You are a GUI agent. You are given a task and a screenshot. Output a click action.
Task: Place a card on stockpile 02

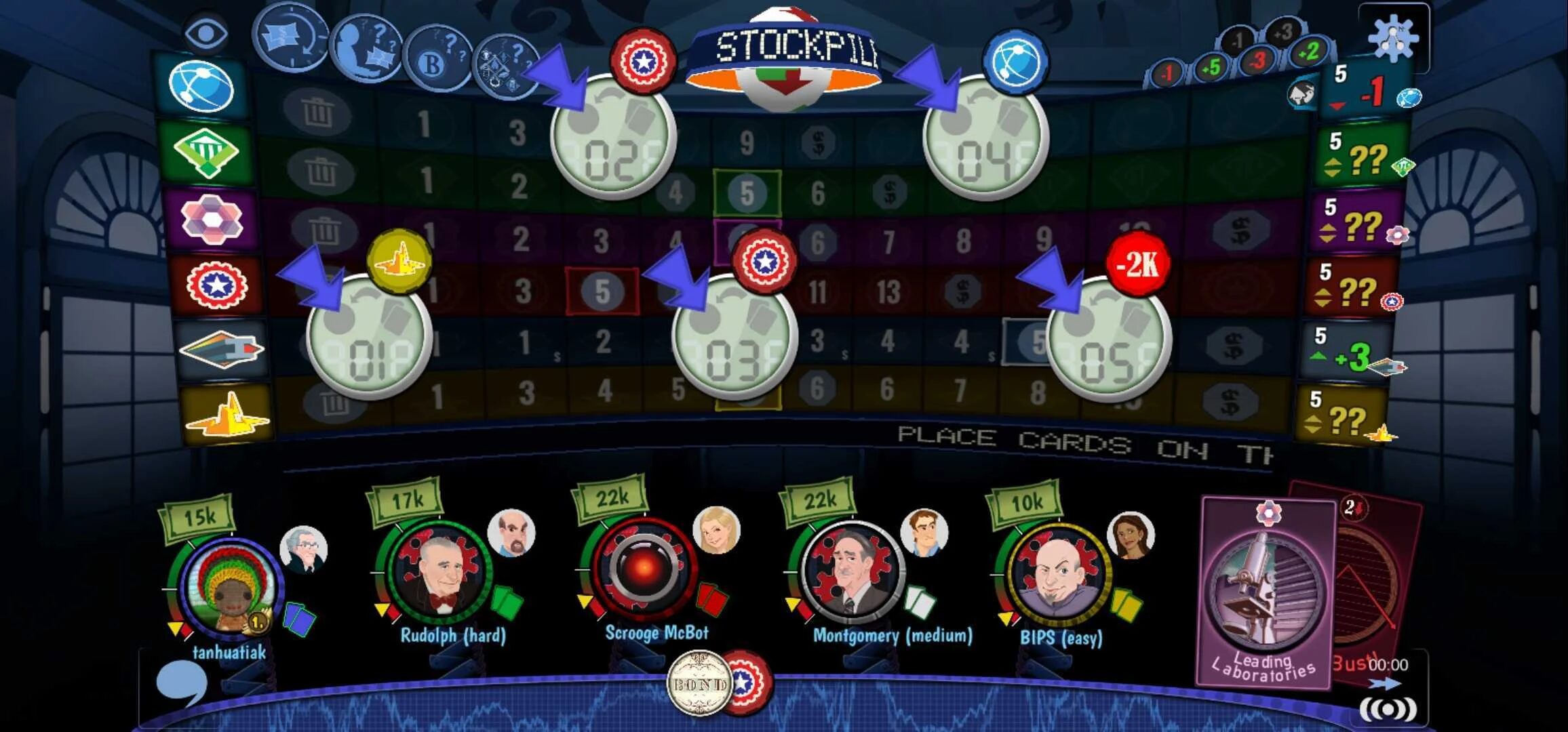tap(612, 138)
